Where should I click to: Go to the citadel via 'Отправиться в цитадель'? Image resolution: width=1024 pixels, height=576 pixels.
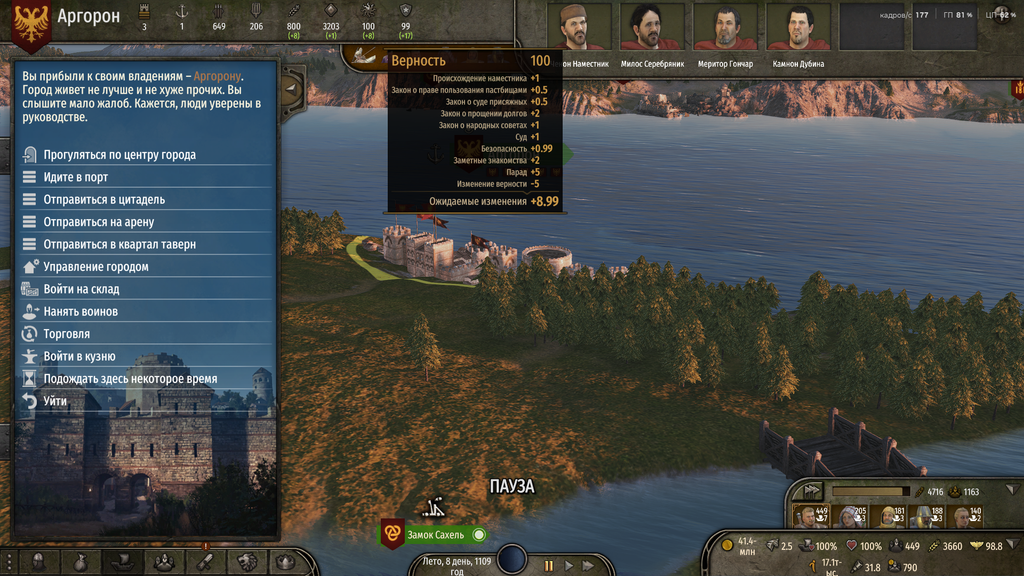point(104,200)
